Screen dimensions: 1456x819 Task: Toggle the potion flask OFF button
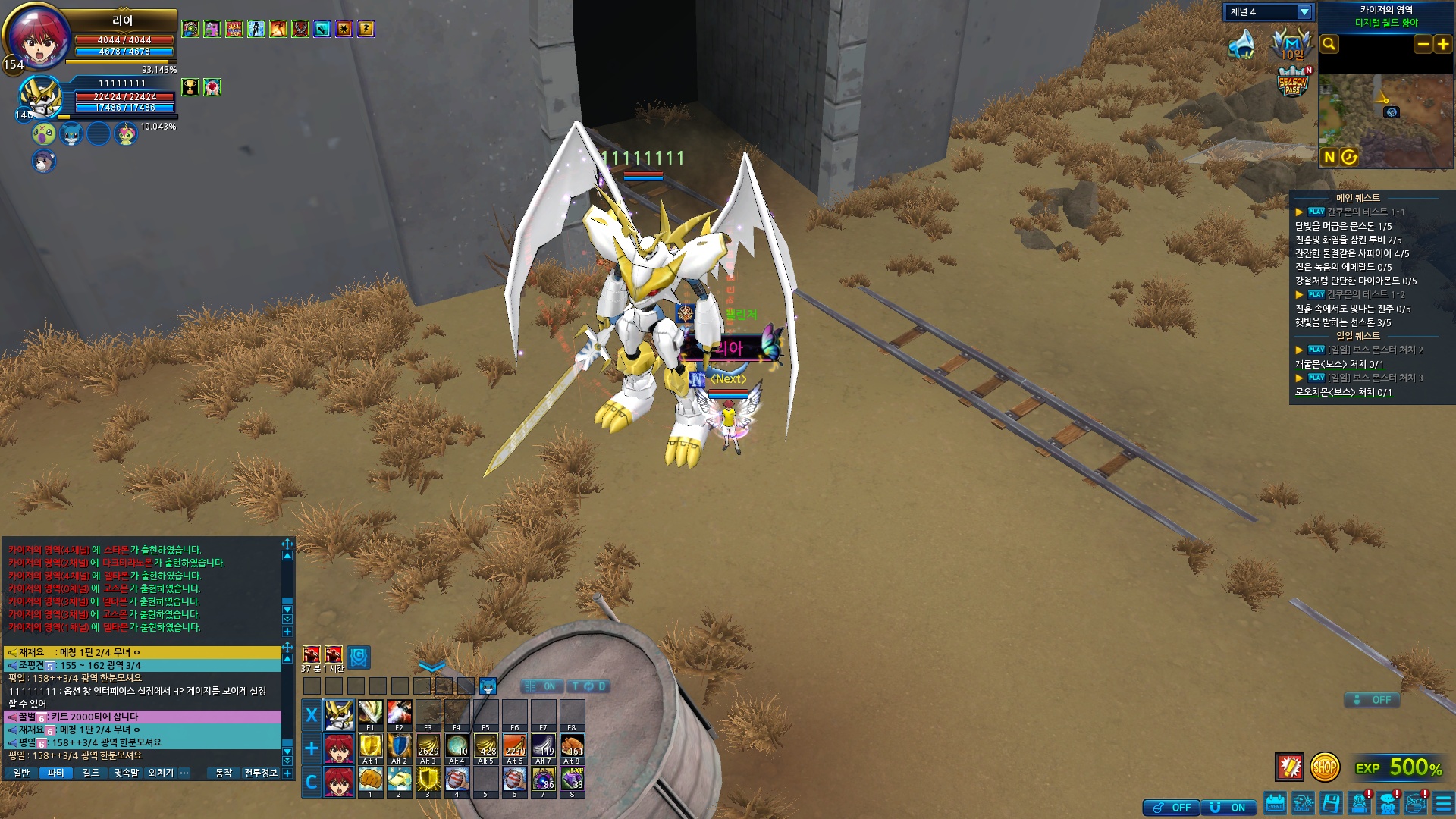pyautogui.click(x=1172, y=808)
